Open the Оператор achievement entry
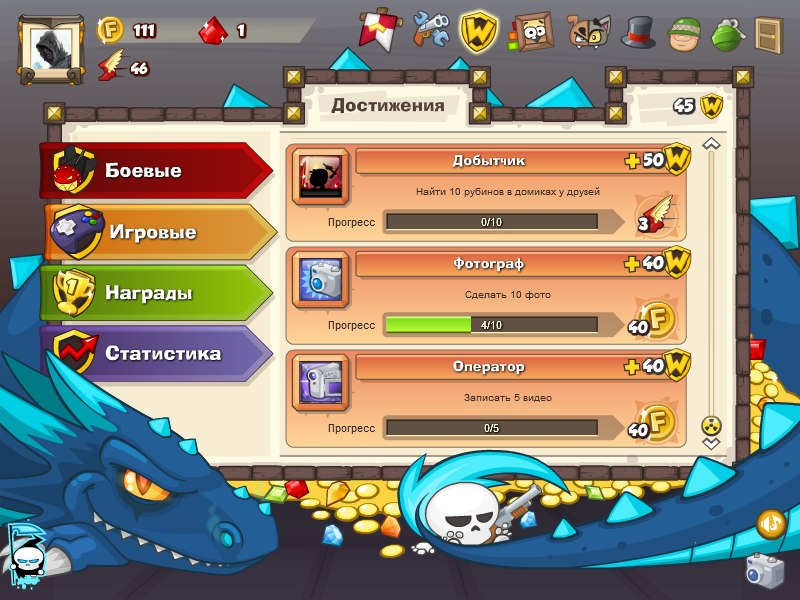This screenshot has width=800, height=600. coord(488,398)
